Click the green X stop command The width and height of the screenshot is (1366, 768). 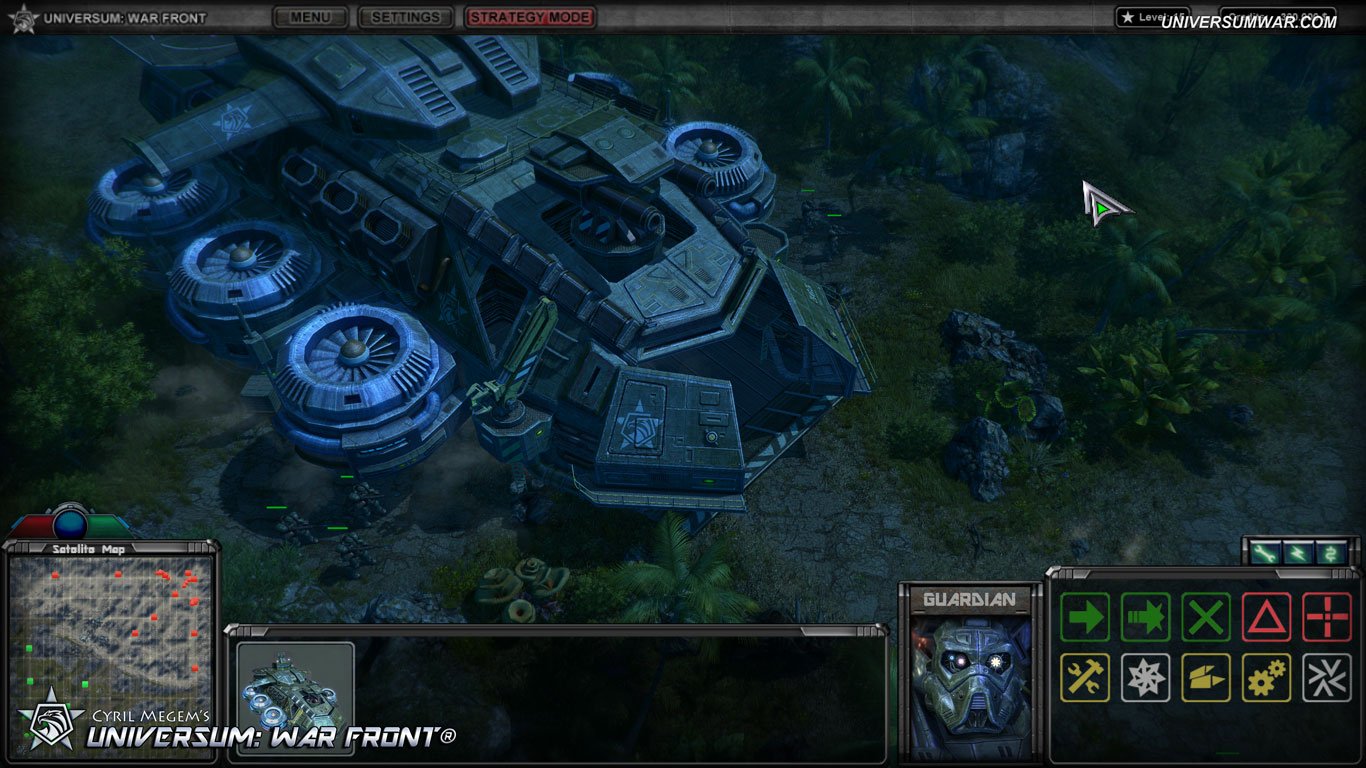pyautogui.click(x=1205, y=616)
